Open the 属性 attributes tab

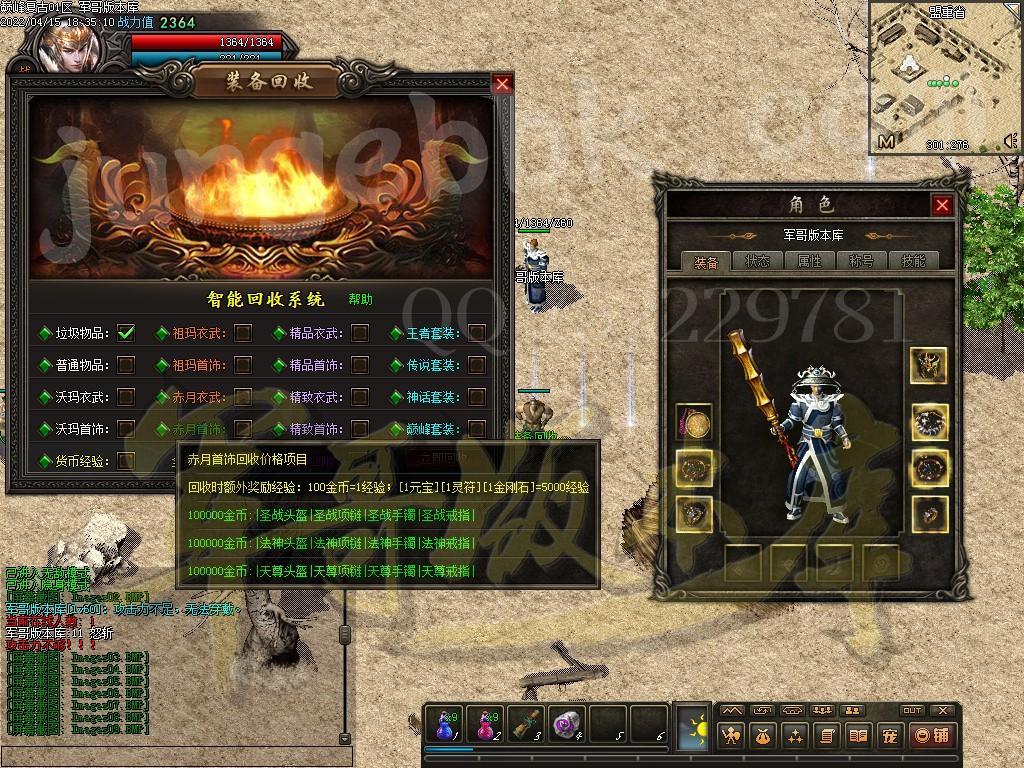(x=809, y=261)
